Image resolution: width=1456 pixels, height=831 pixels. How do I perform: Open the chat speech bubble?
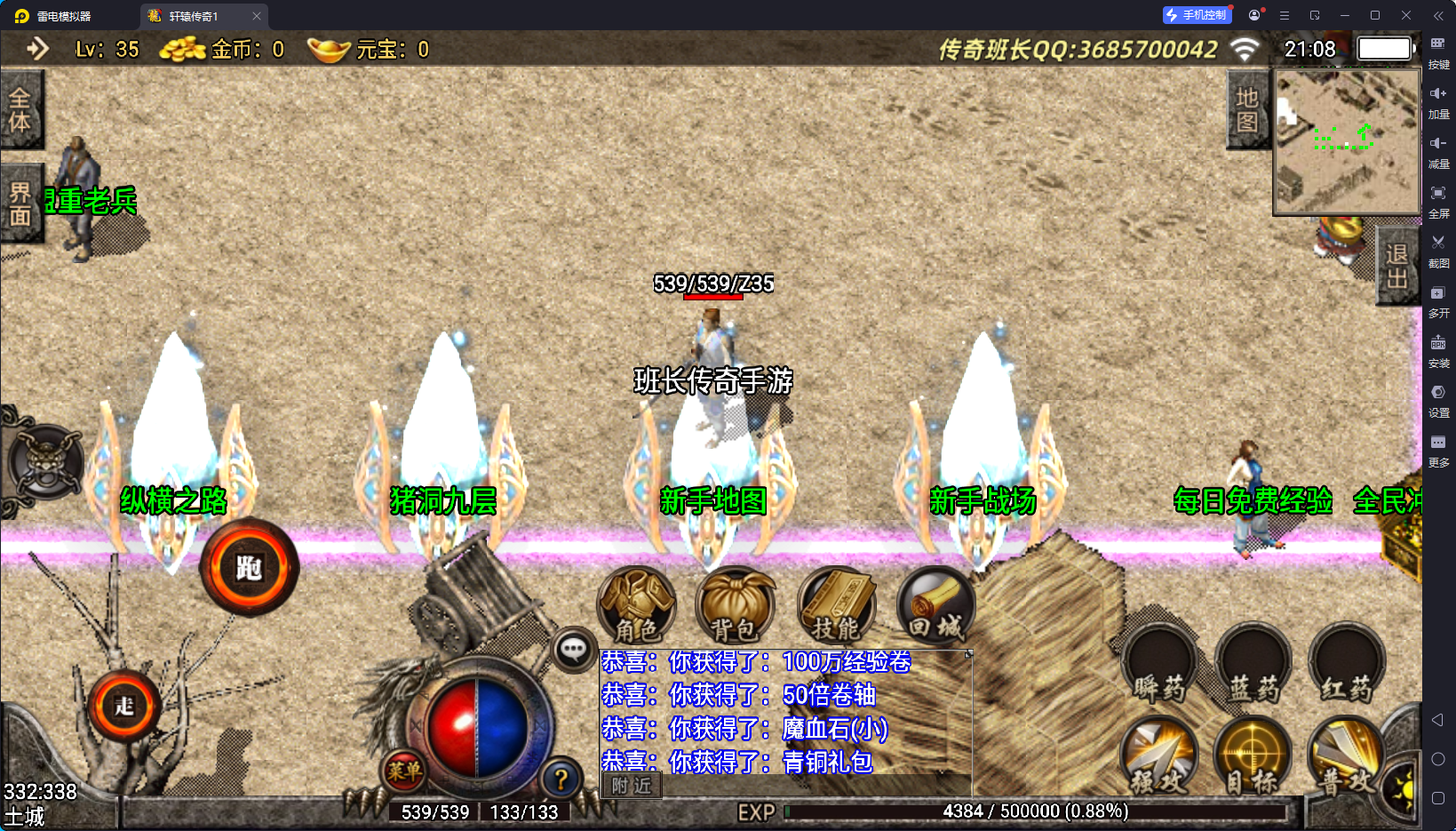coord(573,651)
